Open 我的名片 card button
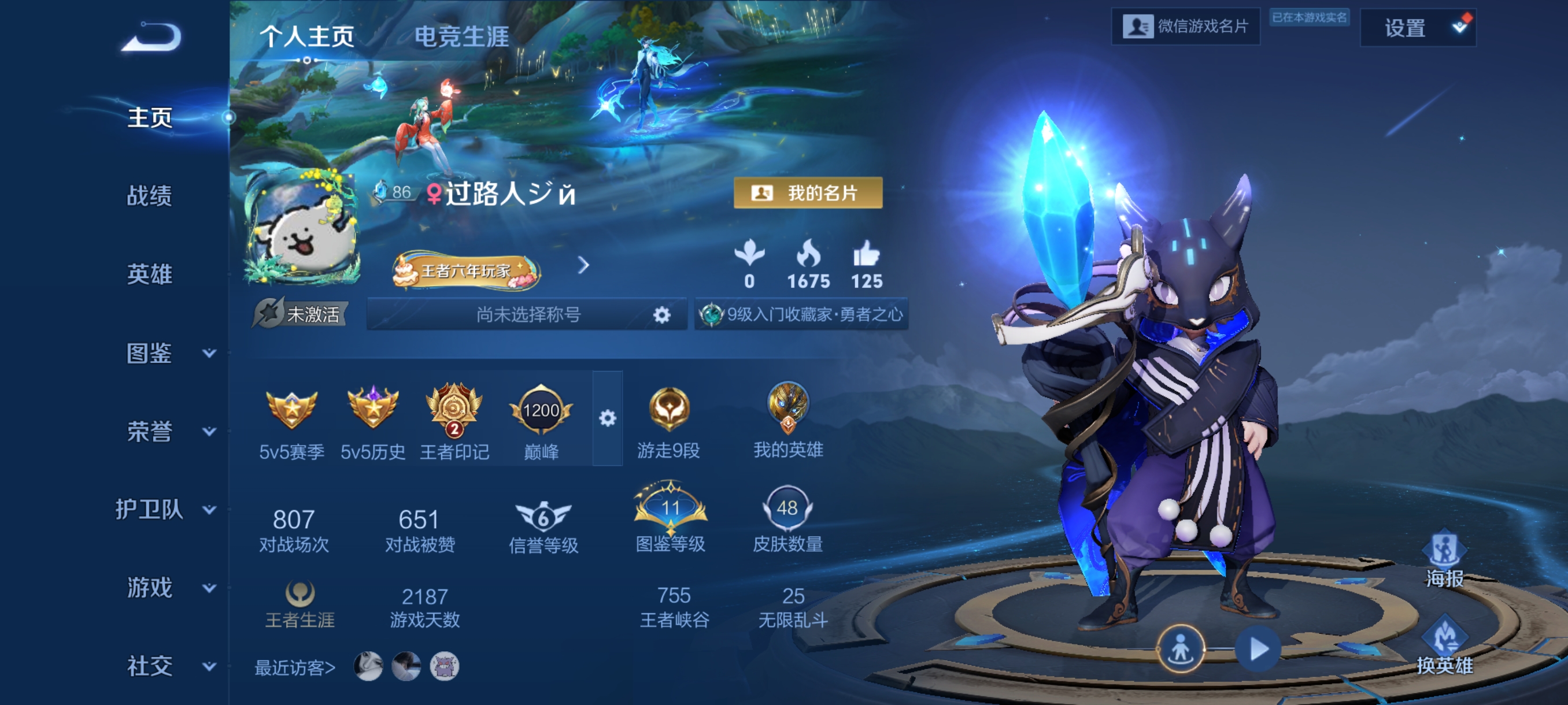 tap(808, 193)
